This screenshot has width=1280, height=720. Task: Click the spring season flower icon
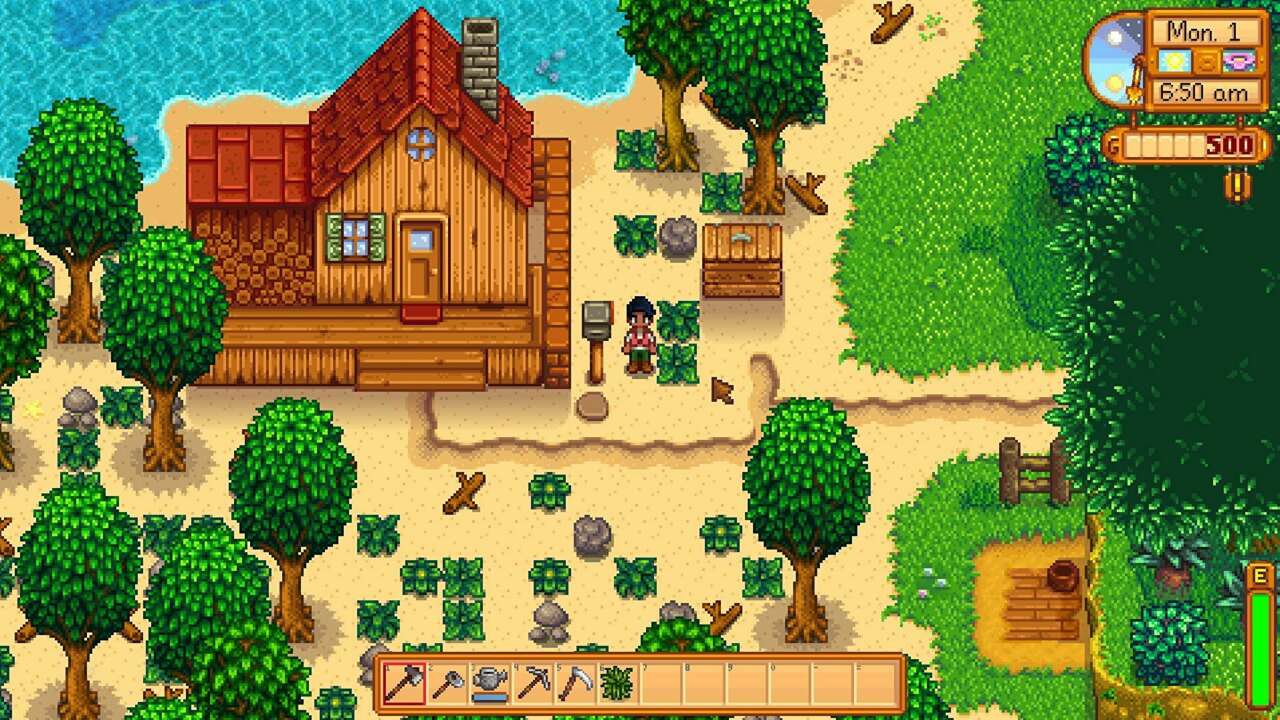click(1240, 60)
